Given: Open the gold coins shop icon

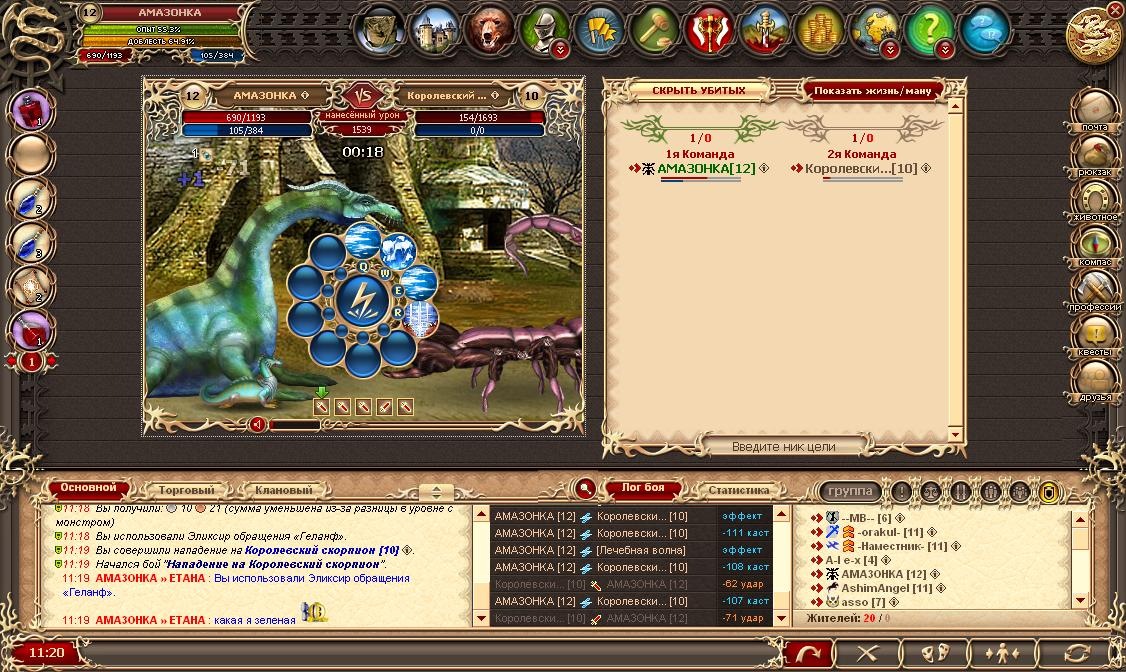Looking at the screenshot, I should pyautogui.click(x=821, y=28).
